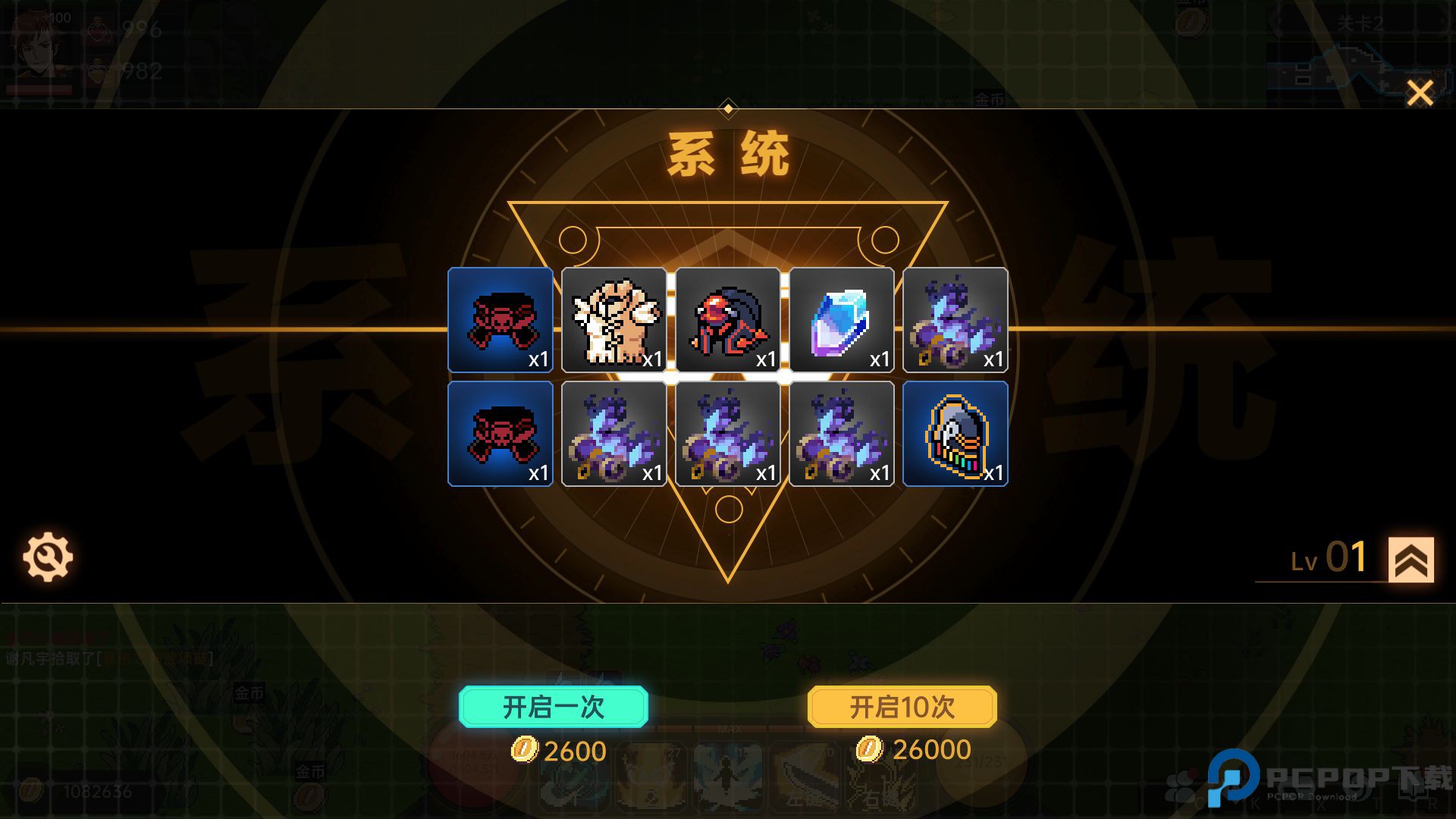The image size is (1456, 819).
Task: Select the middle purple scorpion in the bottom row
Action: coord(728,434)
